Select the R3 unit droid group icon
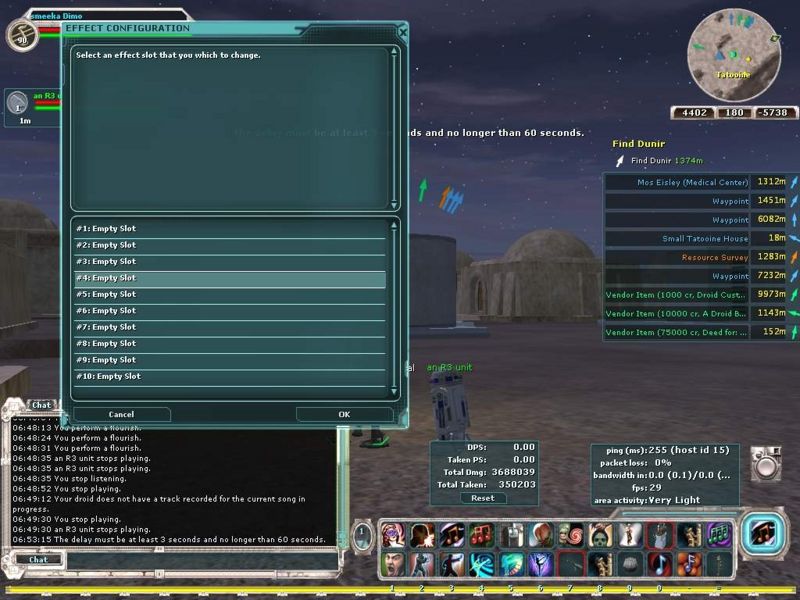 [x=17, y=103]
